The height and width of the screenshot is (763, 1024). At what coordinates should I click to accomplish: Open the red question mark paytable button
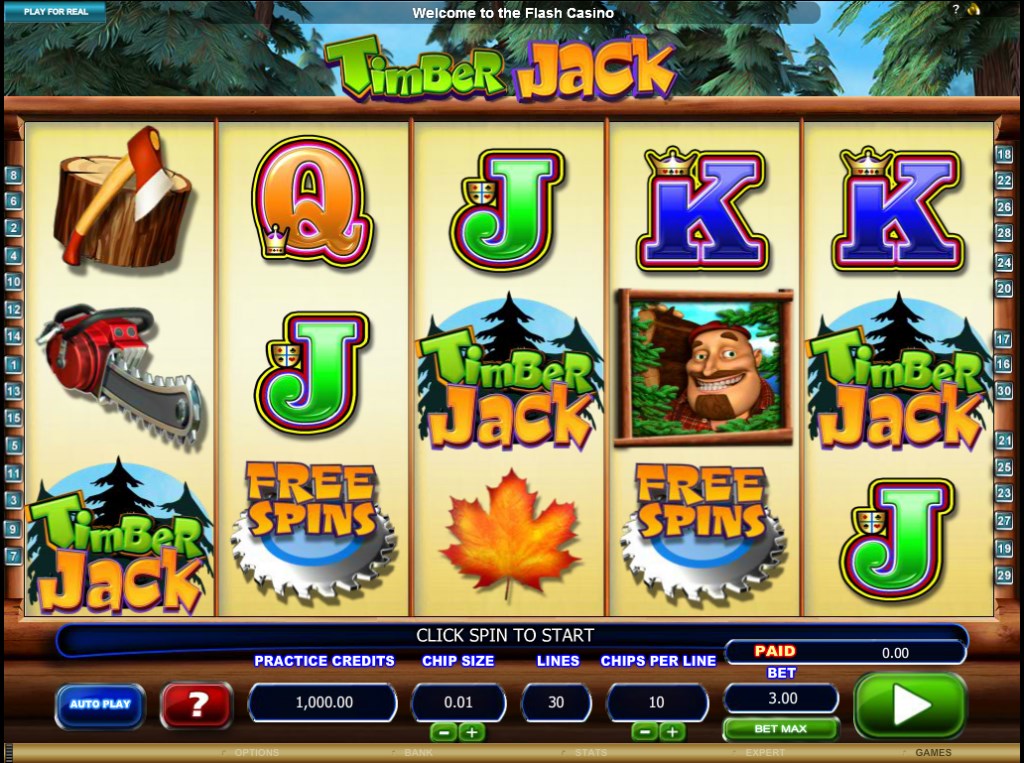197,704
